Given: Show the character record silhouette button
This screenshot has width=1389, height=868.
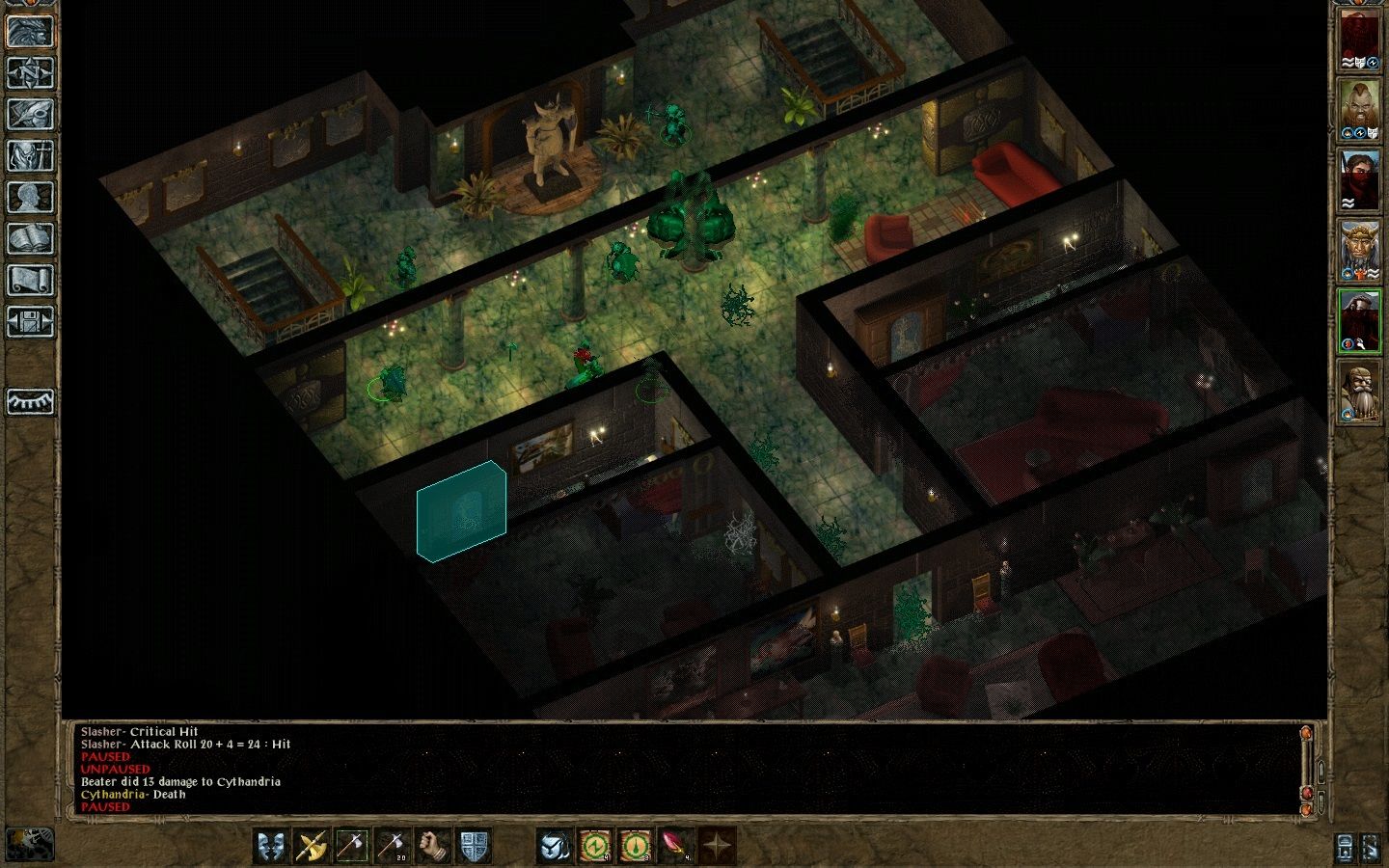Looking at the screenshot, I should (x=30, y=197).
